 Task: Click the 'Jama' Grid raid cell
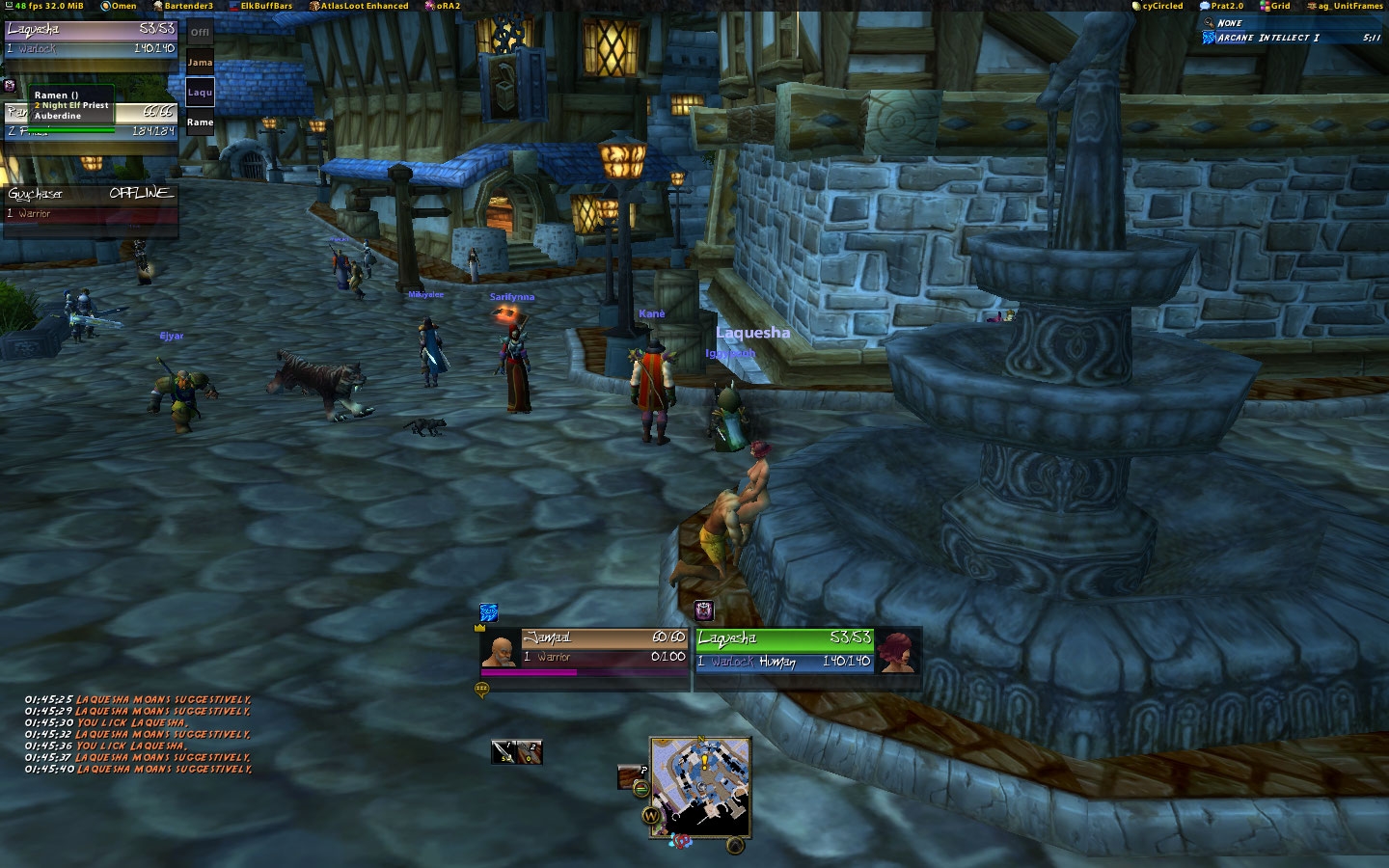pos(200,63)
